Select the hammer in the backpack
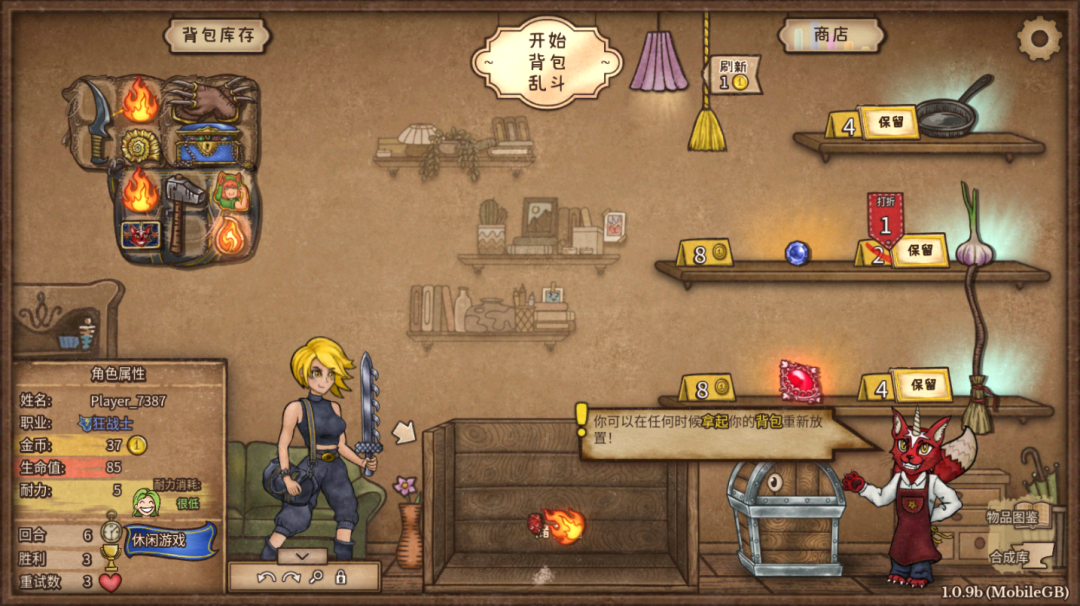 pos(184,206)
